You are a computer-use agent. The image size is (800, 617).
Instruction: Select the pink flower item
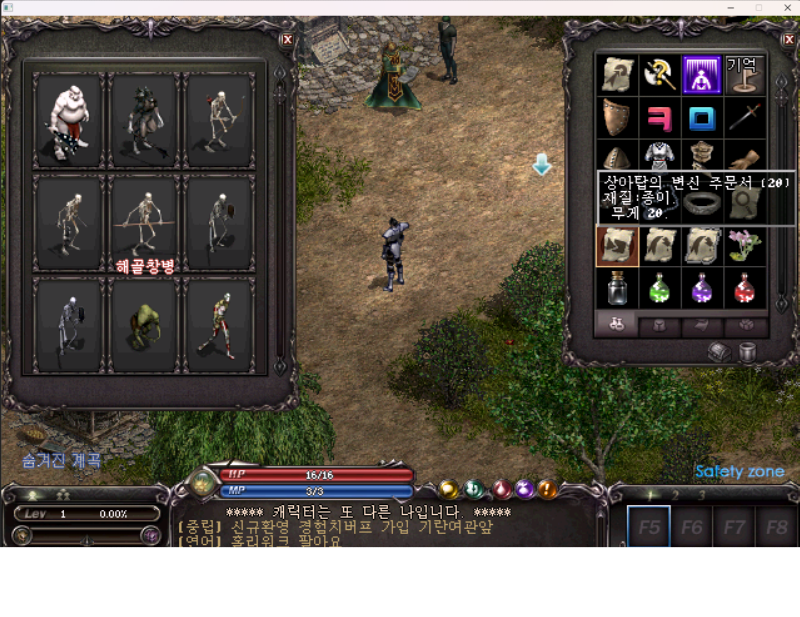(745, 246)
